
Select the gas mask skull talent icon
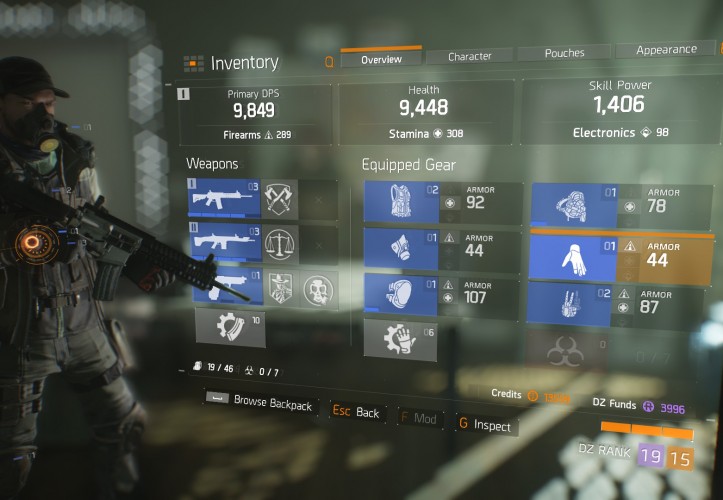coord(320,289)
